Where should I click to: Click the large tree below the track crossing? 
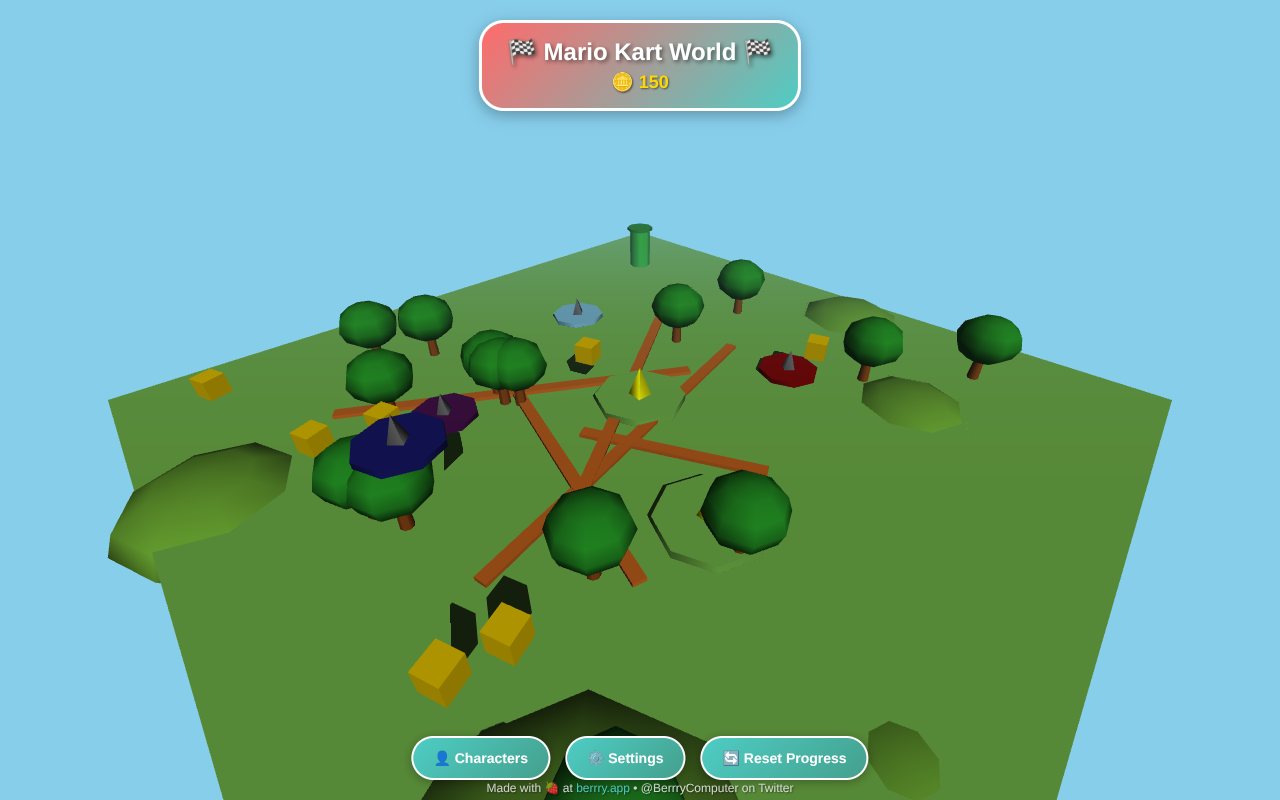pyautogui.click(x=590, y=530)
